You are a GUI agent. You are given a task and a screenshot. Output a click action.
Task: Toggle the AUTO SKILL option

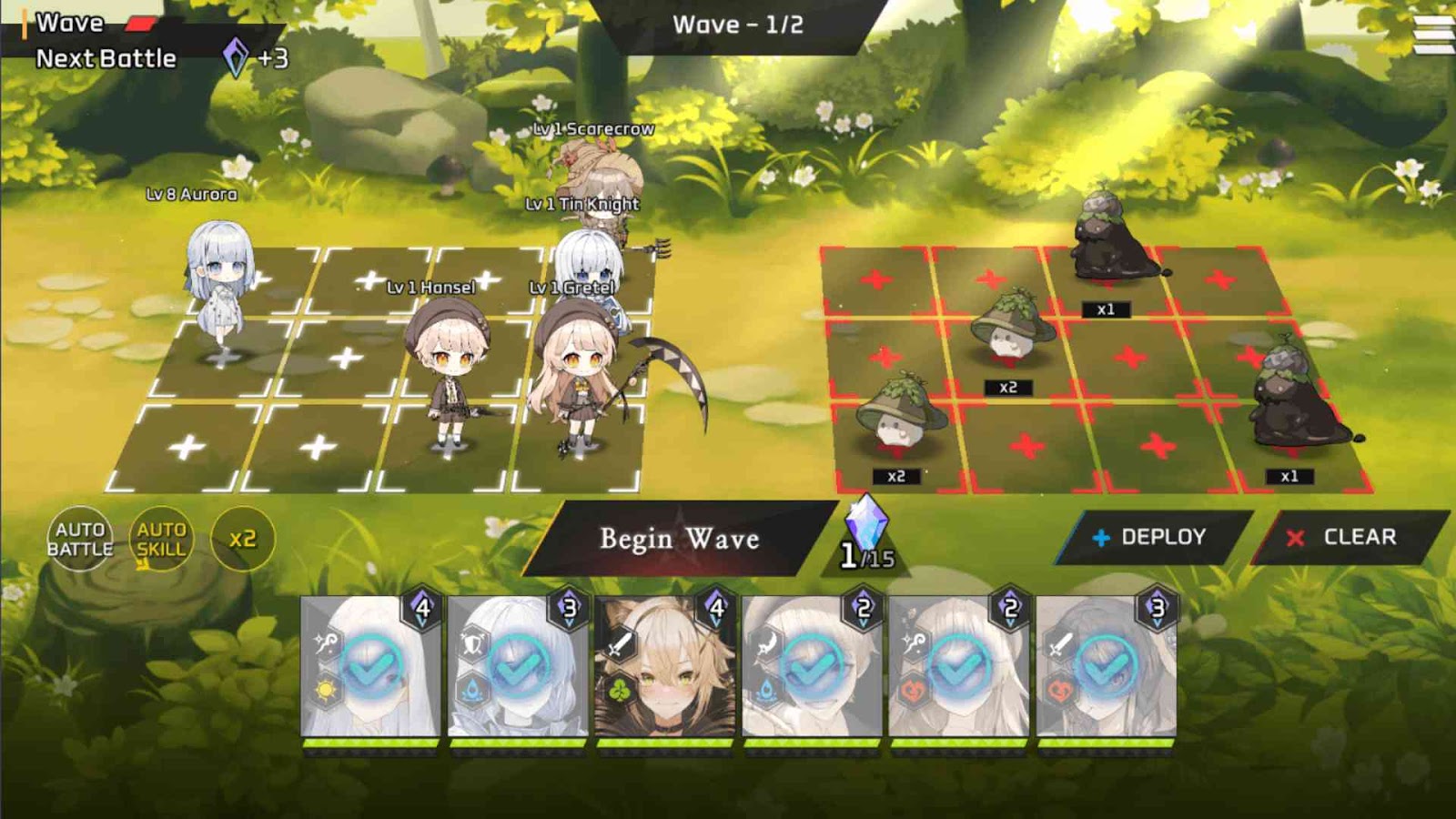click(x=161, y=539)
